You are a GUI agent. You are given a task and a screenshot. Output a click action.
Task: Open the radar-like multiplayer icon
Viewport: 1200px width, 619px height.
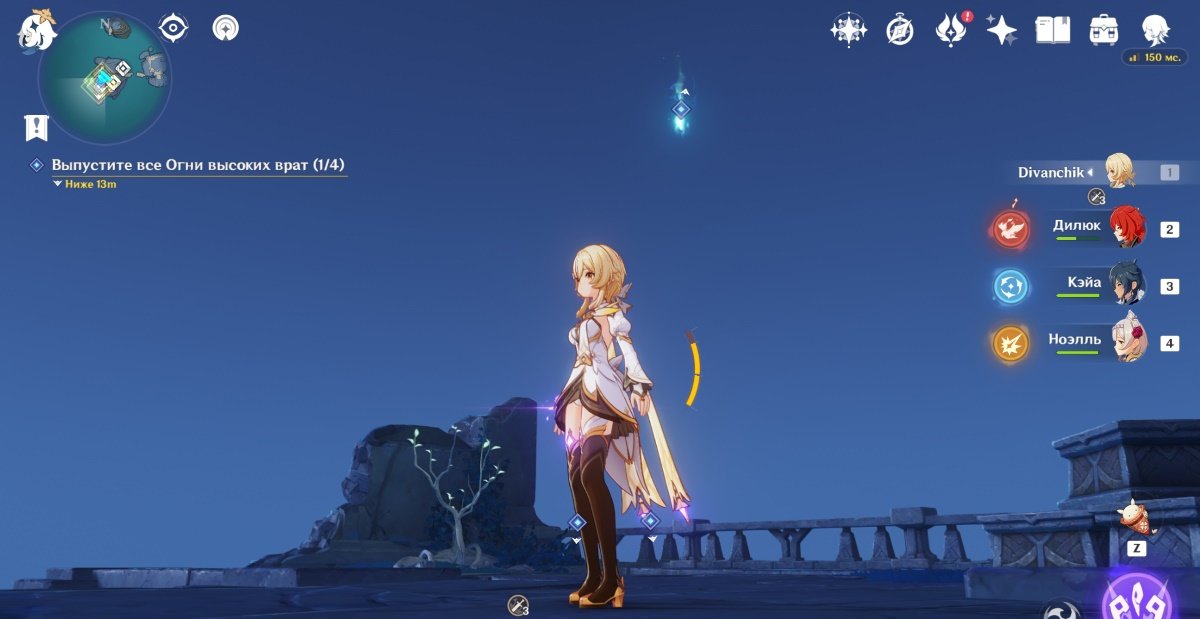point(226,28)
